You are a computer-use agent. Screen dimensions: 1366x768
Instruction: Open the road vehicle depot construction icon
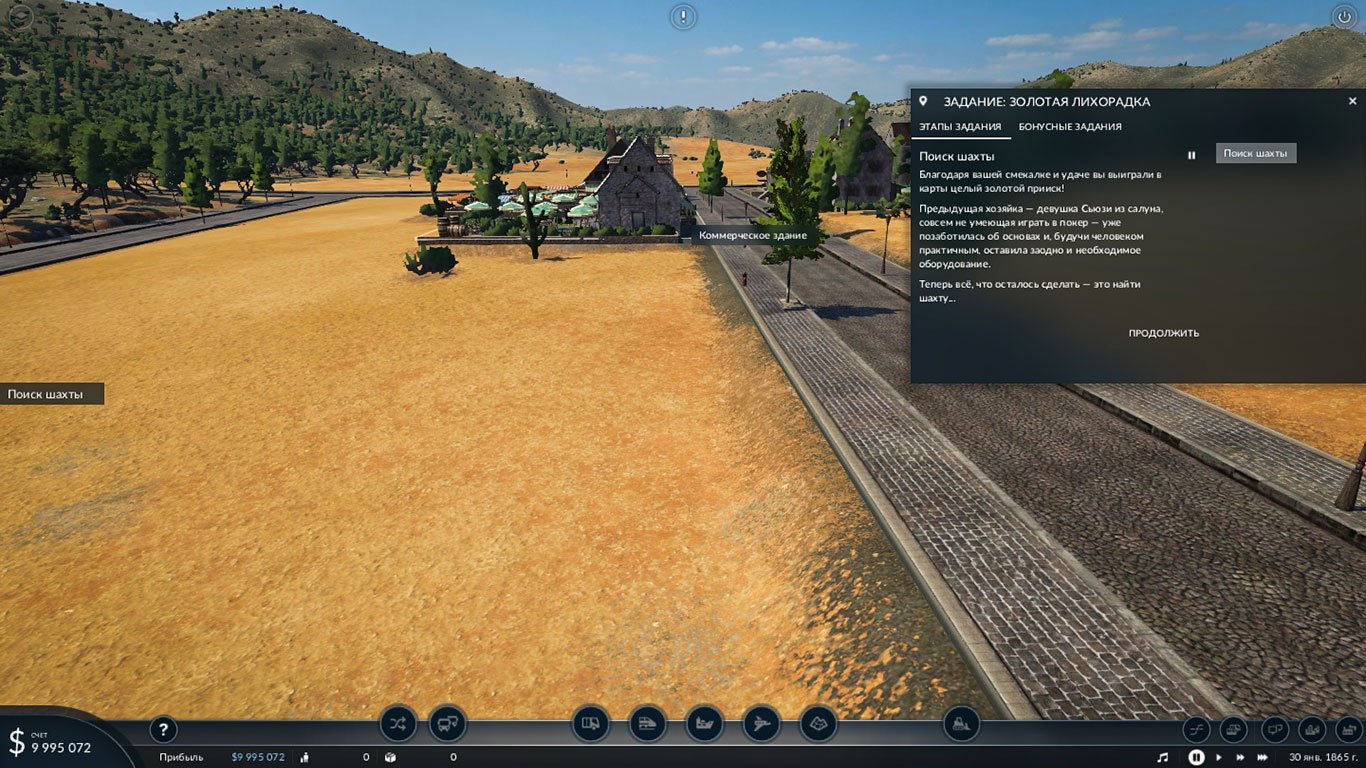[x=446, y=725]
